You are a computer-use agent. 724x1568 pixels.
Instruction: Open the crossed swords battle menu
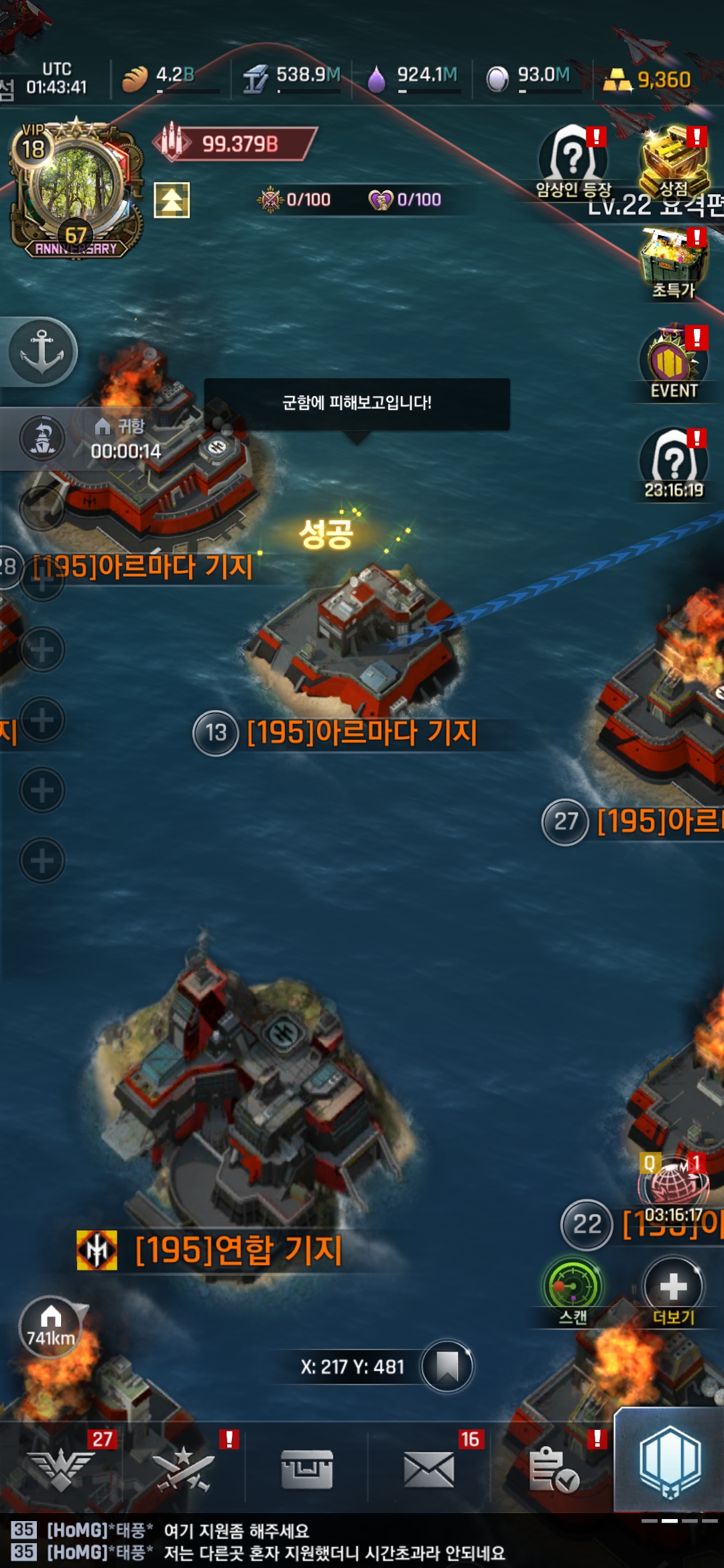184,1469
